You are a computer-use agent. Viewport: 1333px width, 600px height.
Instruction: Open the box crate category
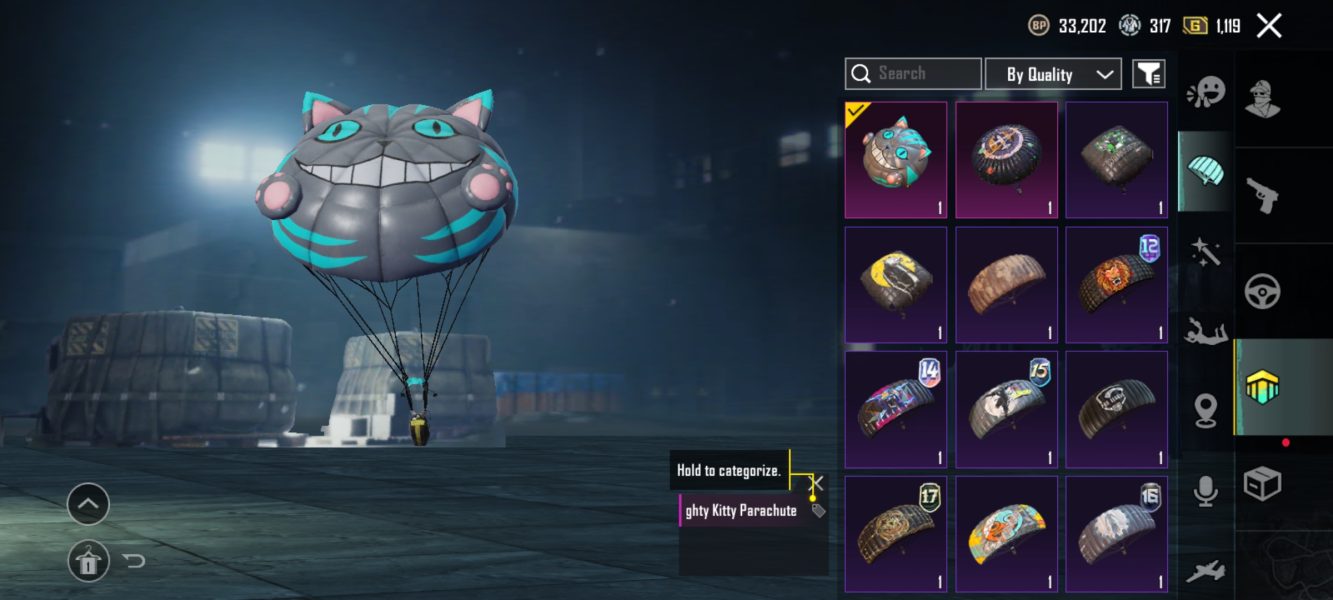click(x=1262, y=484)
